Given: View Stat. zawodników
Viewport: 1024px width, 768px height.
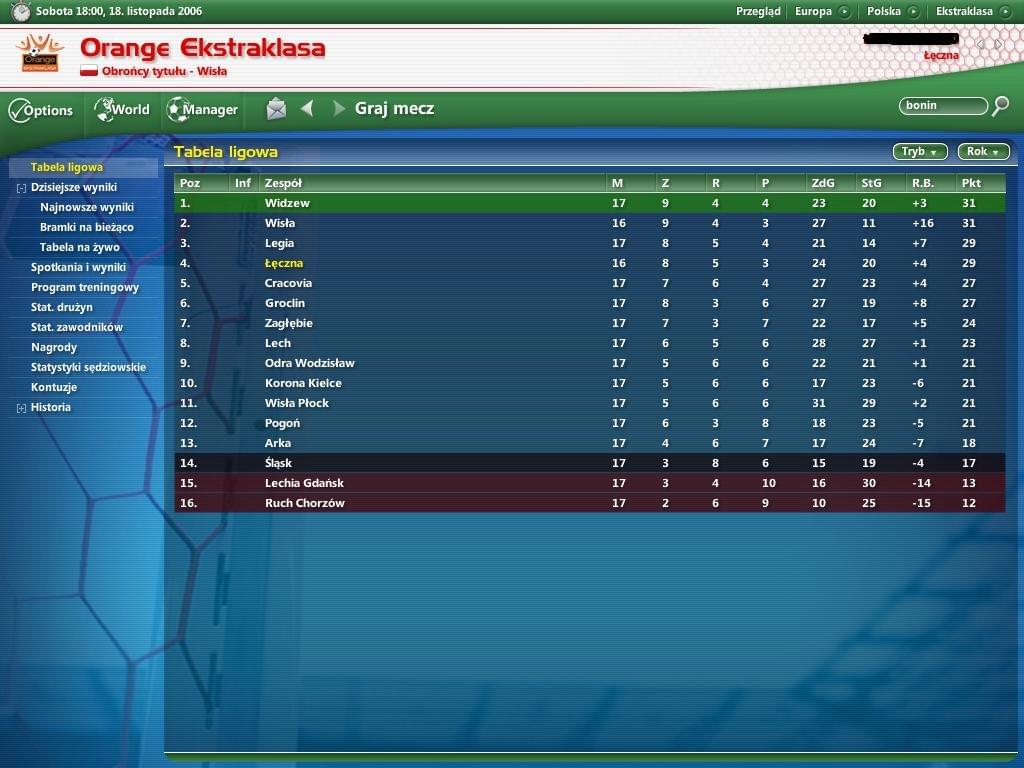Looking at the screenshot, I should 77,327.
